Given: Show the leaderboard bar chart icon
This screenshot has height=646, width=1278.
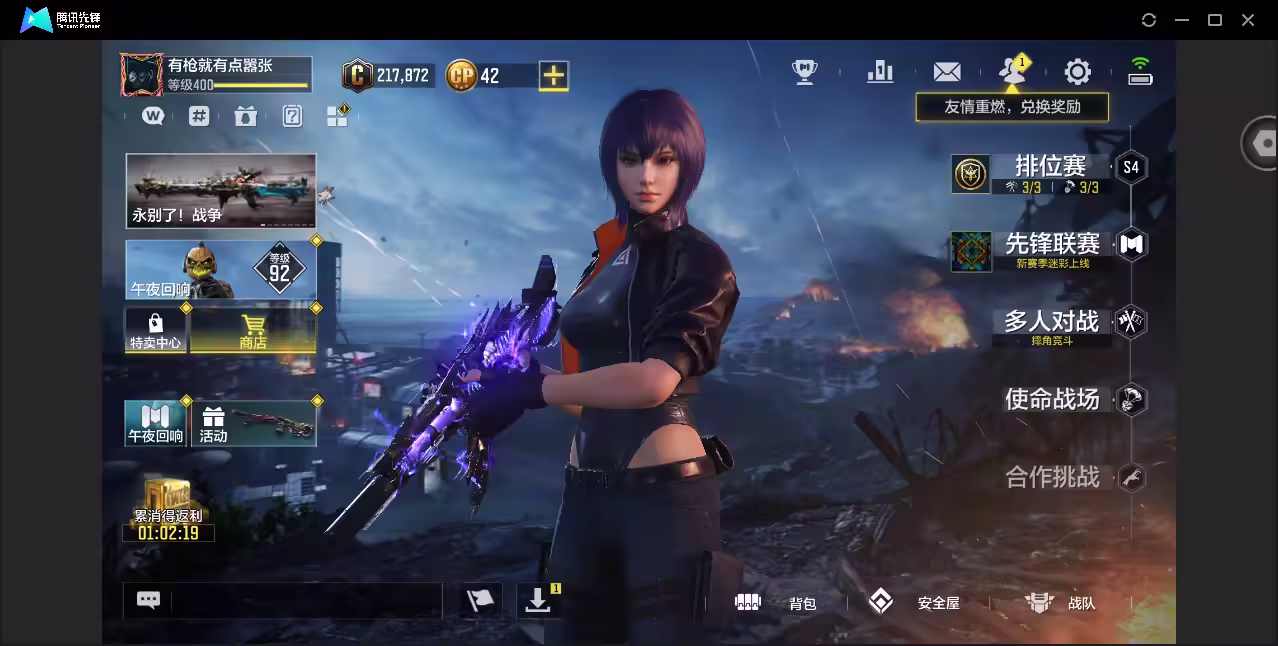Looking at the screenshot, I should point(880,72).
